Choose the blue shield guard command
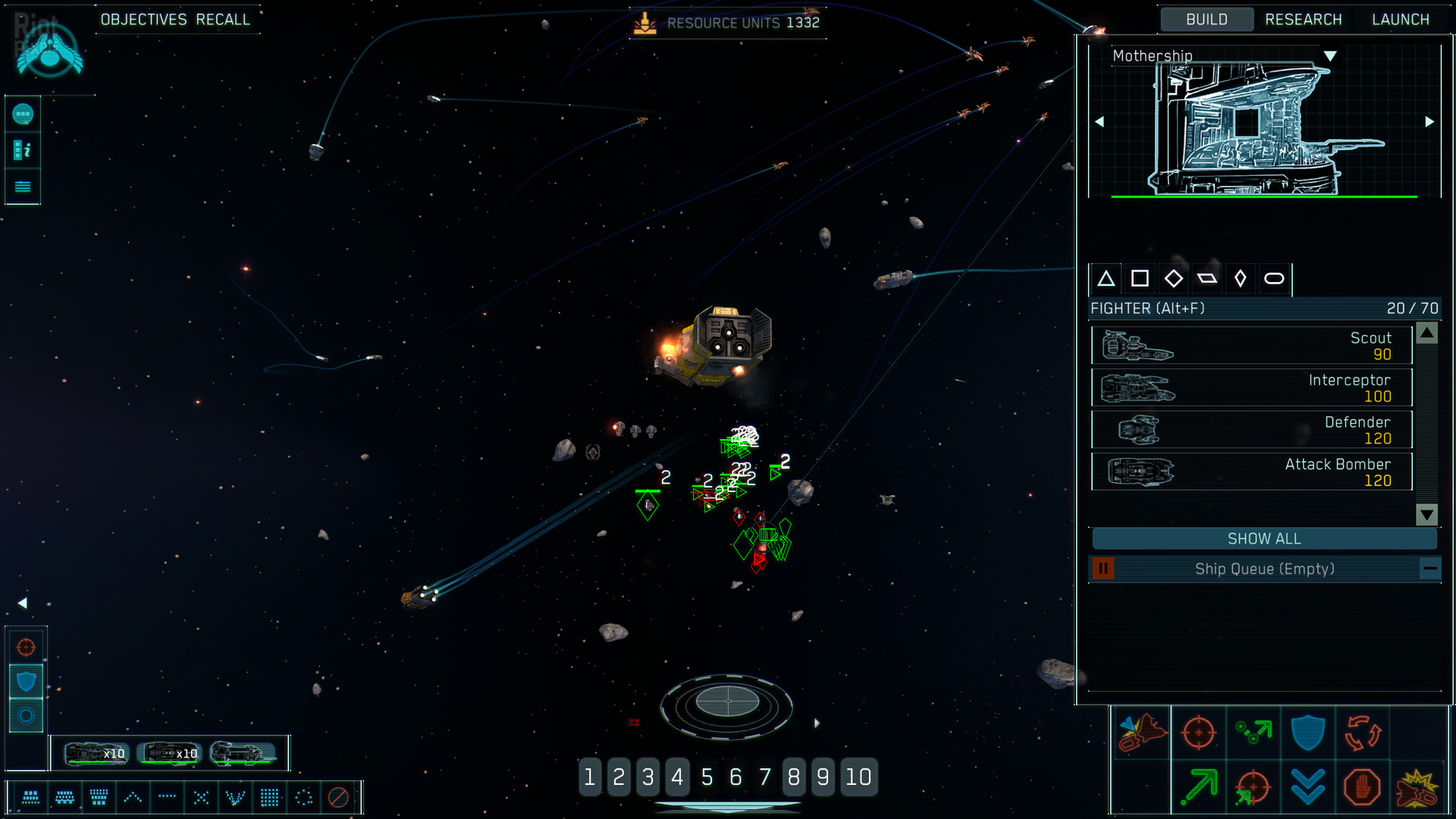 pyautogui.click(x=1307, y=733)
